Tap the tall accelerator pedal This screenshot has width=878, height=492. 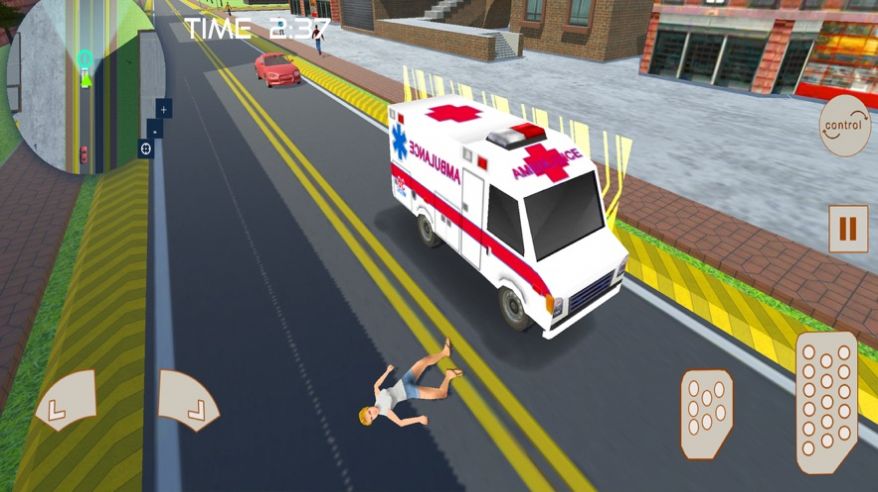pos(826,402)
